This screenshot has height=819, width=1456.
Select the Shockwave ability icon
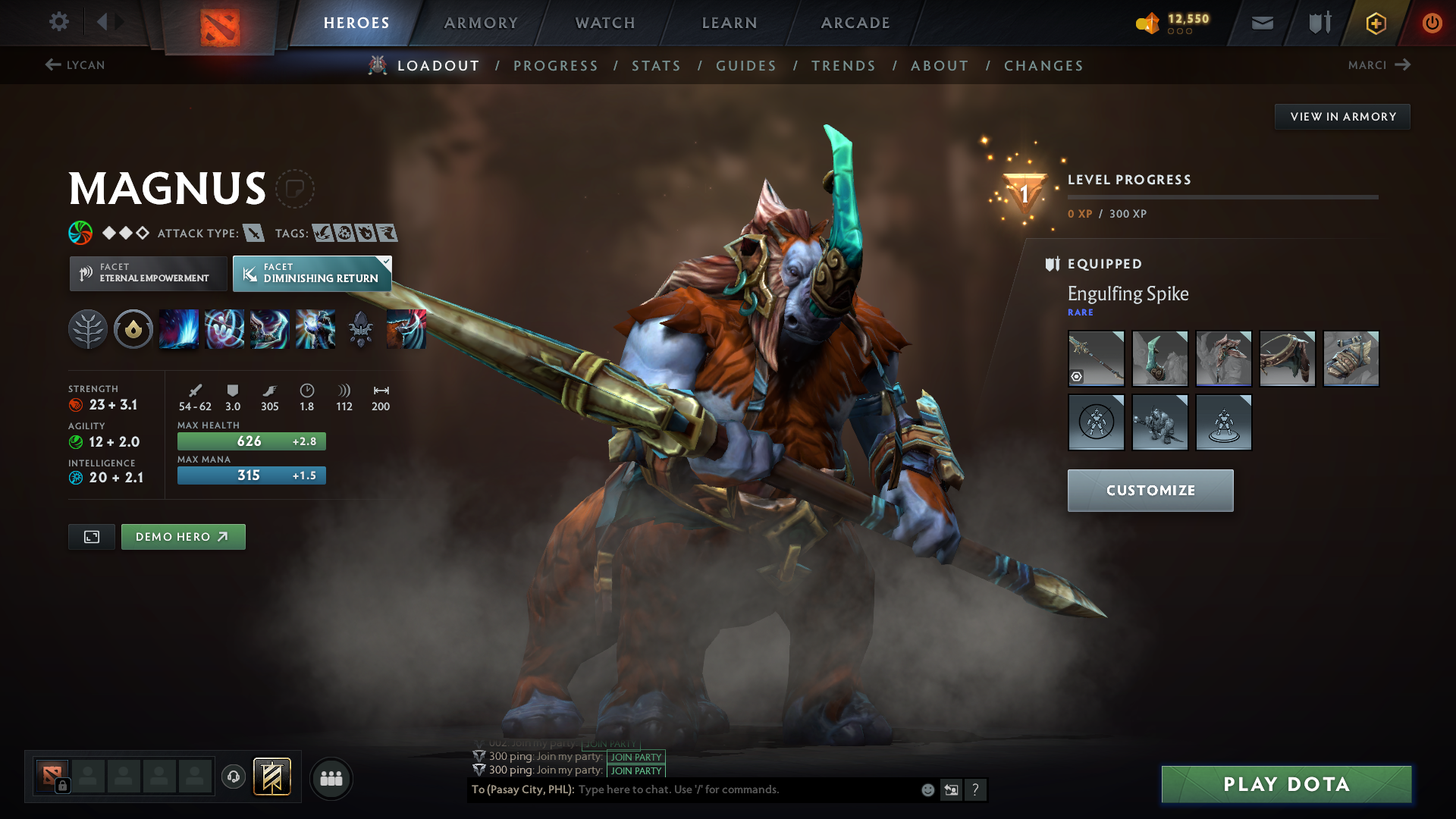179,329
